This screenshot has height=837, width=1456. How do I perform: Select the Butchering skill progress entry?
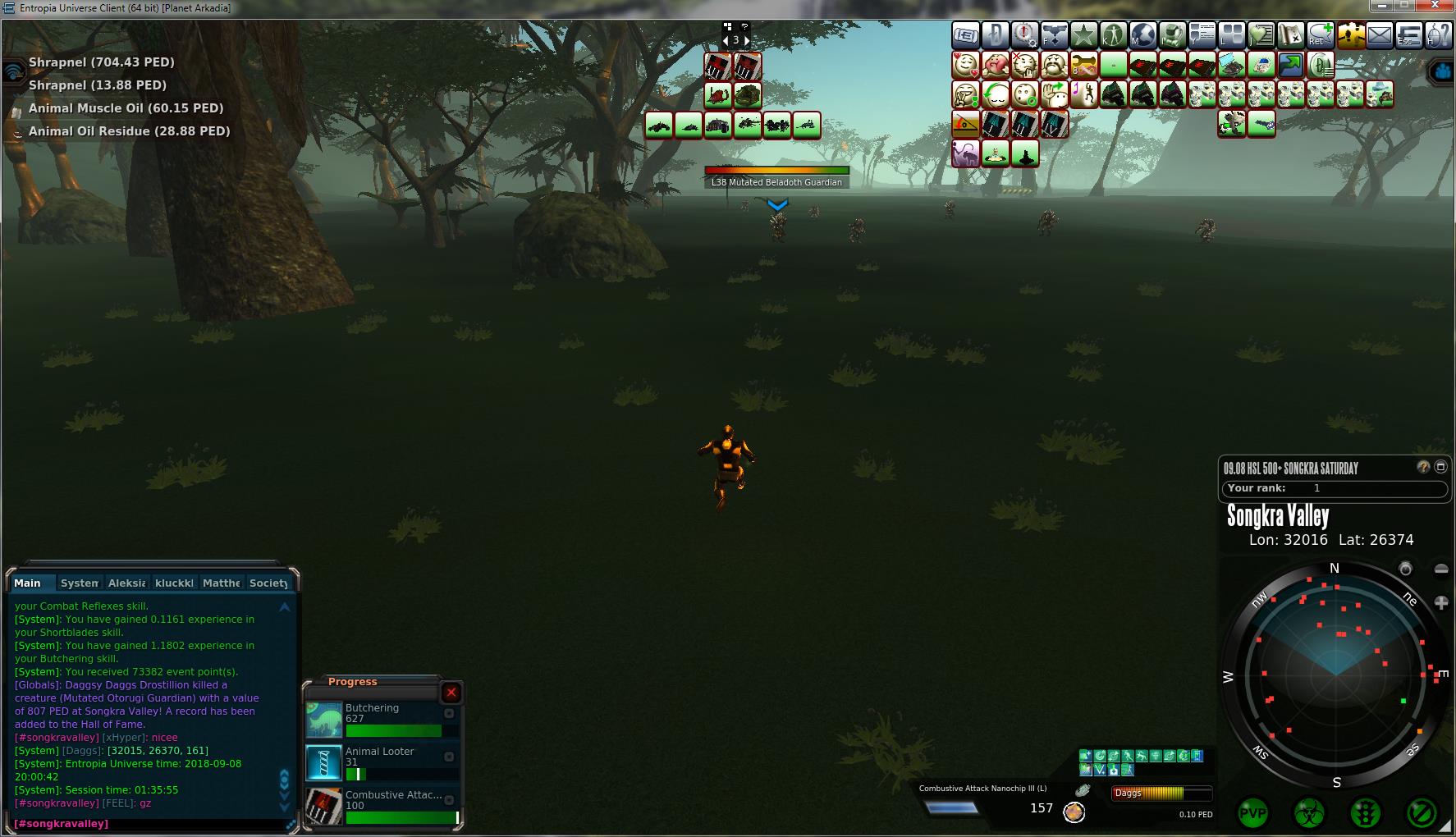tap(382, 719)
